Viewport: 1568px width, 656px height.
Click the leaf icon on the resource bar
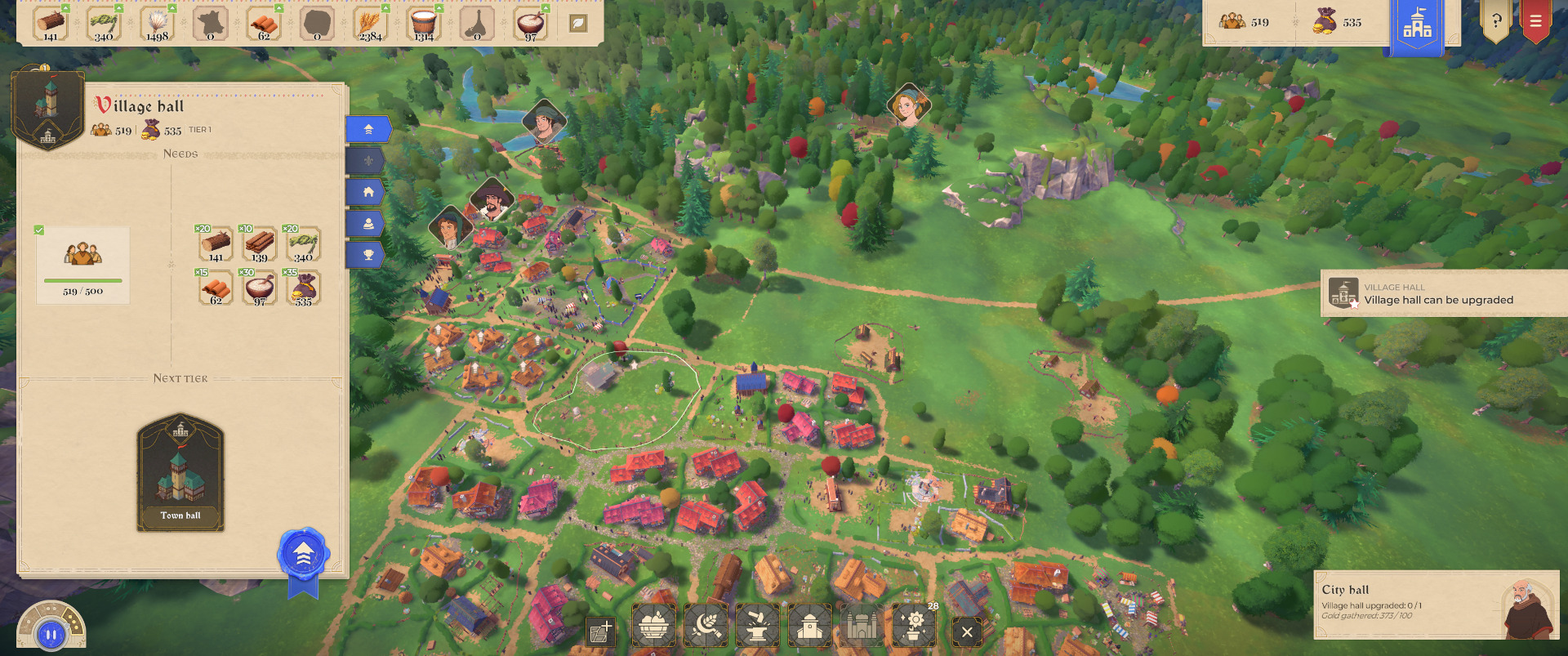(578, 24)
